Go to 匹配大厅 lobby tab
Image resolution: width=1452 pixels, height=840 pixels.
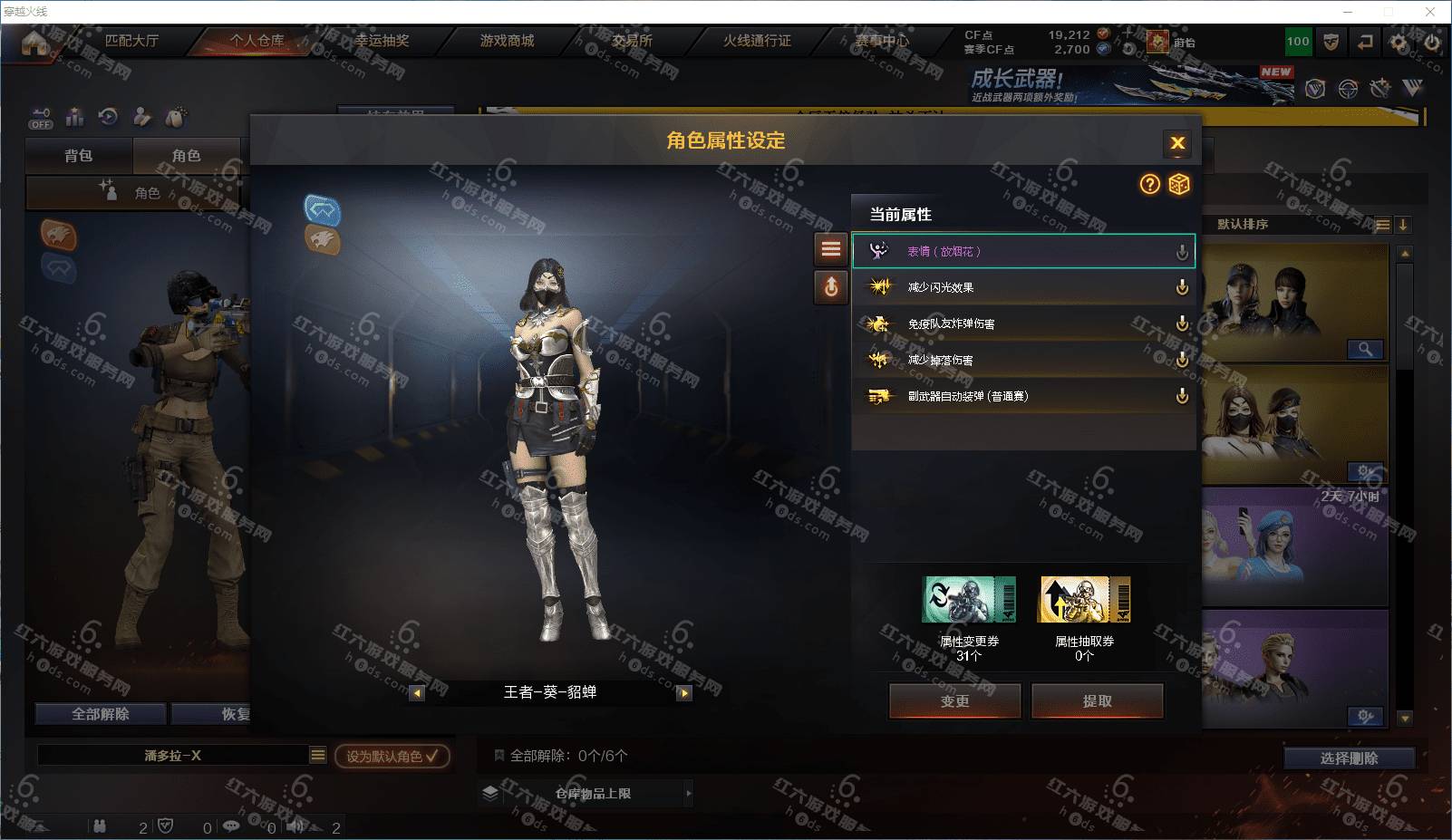coord(131,41)
